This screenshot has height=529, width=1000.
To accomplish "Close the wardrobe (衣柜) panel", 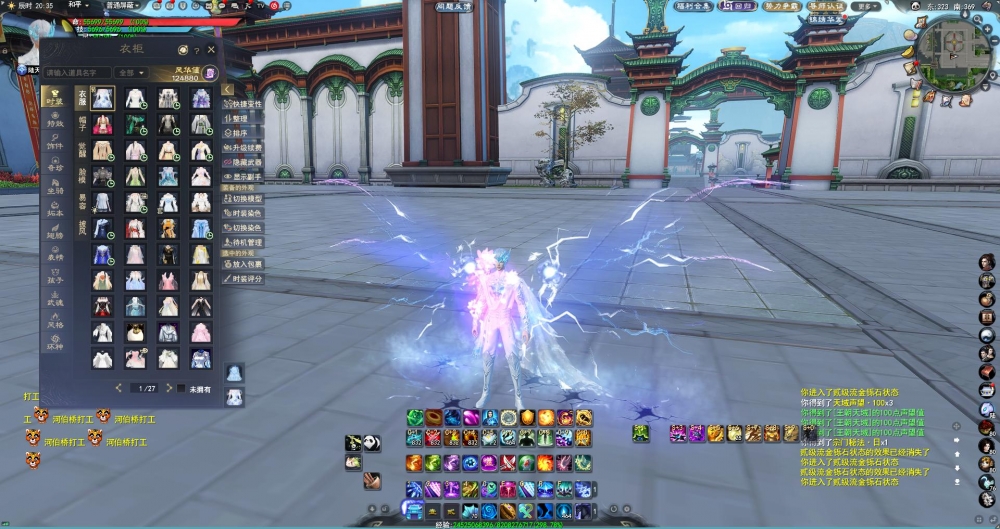I will 211,49.
